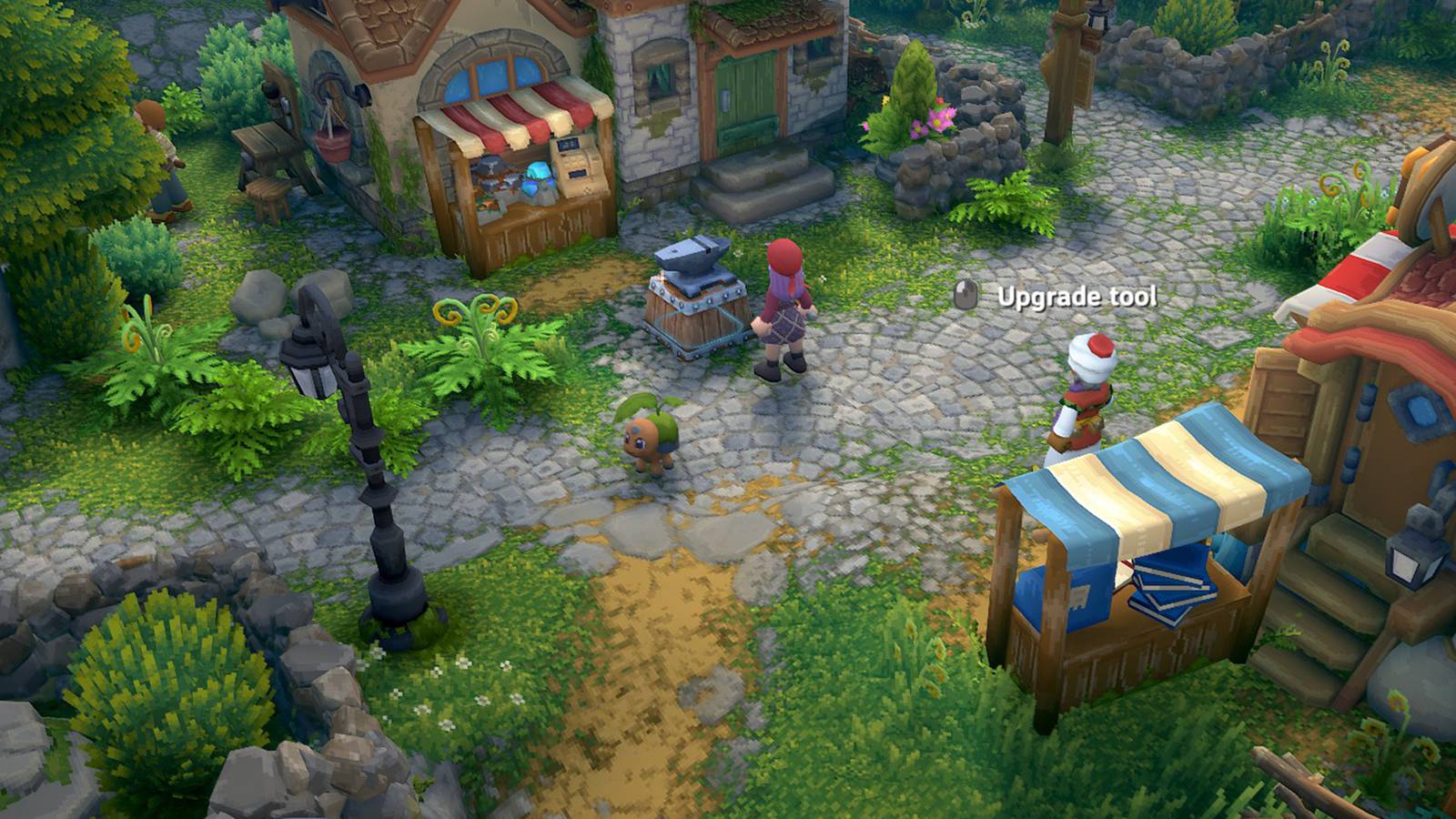Select the player character in the red beret

pos(785,309)
